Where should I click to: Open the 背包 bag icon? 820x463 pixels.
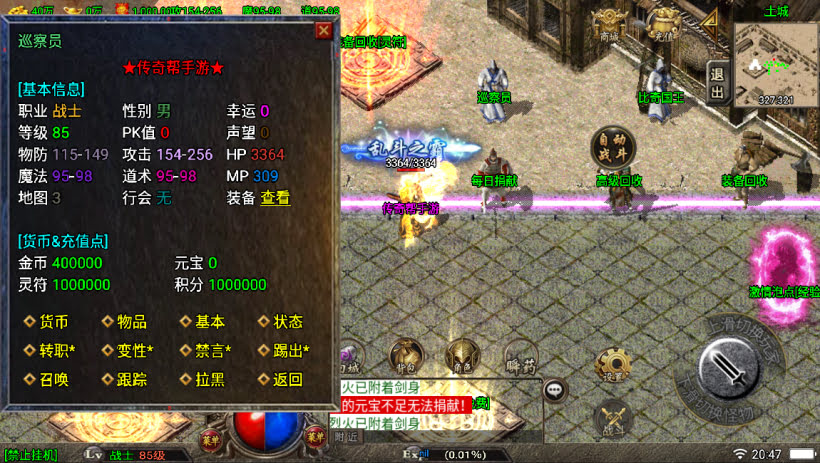pos(405,355)
